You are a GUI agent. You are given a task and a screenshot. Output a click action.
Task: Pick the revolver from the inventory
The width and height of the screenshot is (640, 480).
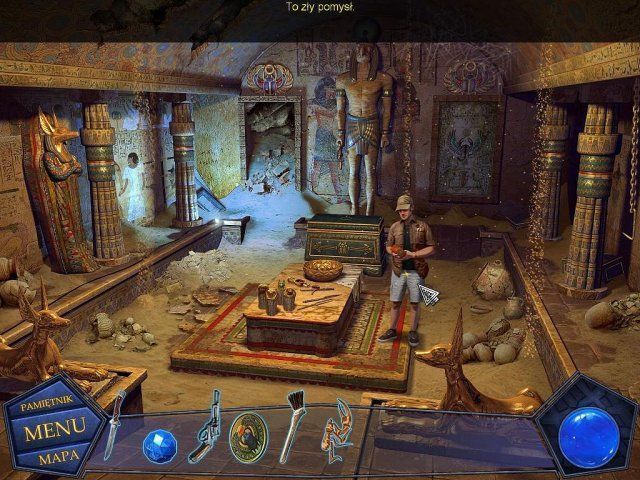(x=207, y=427)
